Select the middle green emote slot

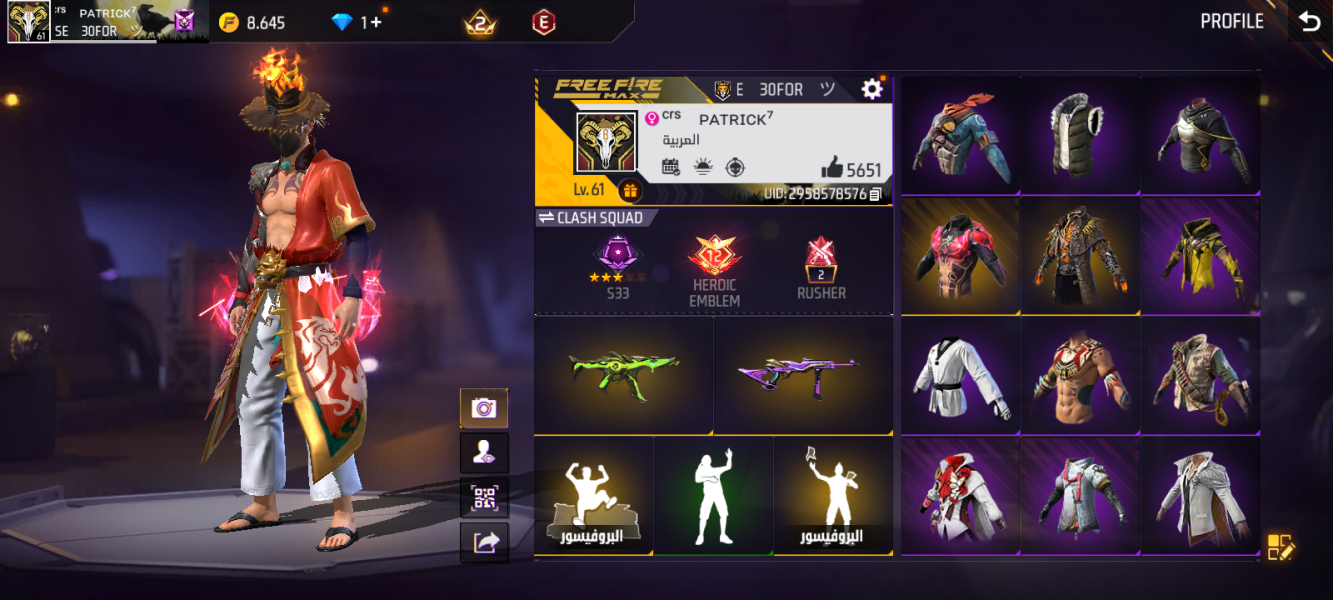713,495
